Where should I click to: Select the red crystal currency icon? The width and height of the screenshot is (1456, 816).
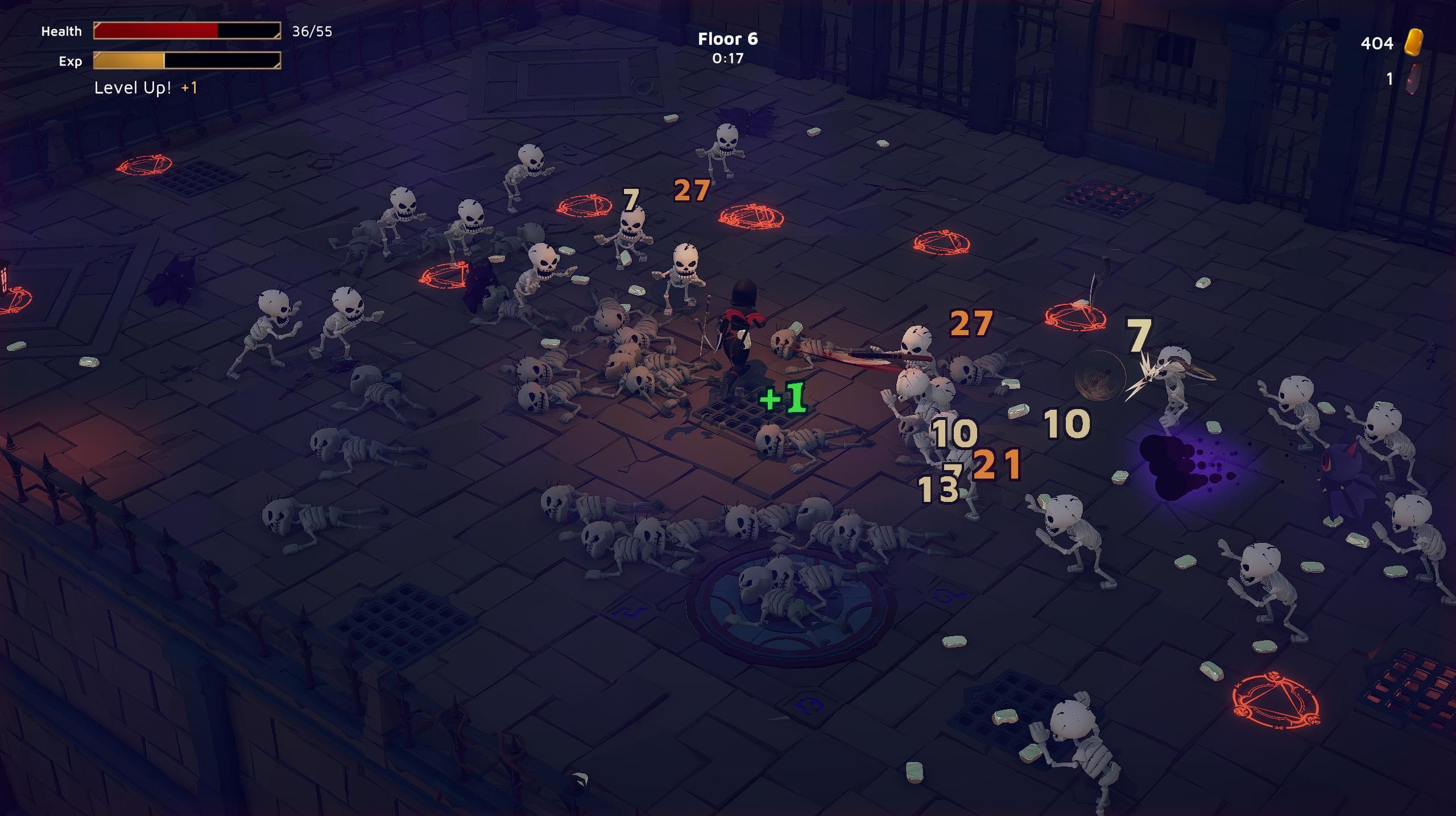tap(1413, 79)
